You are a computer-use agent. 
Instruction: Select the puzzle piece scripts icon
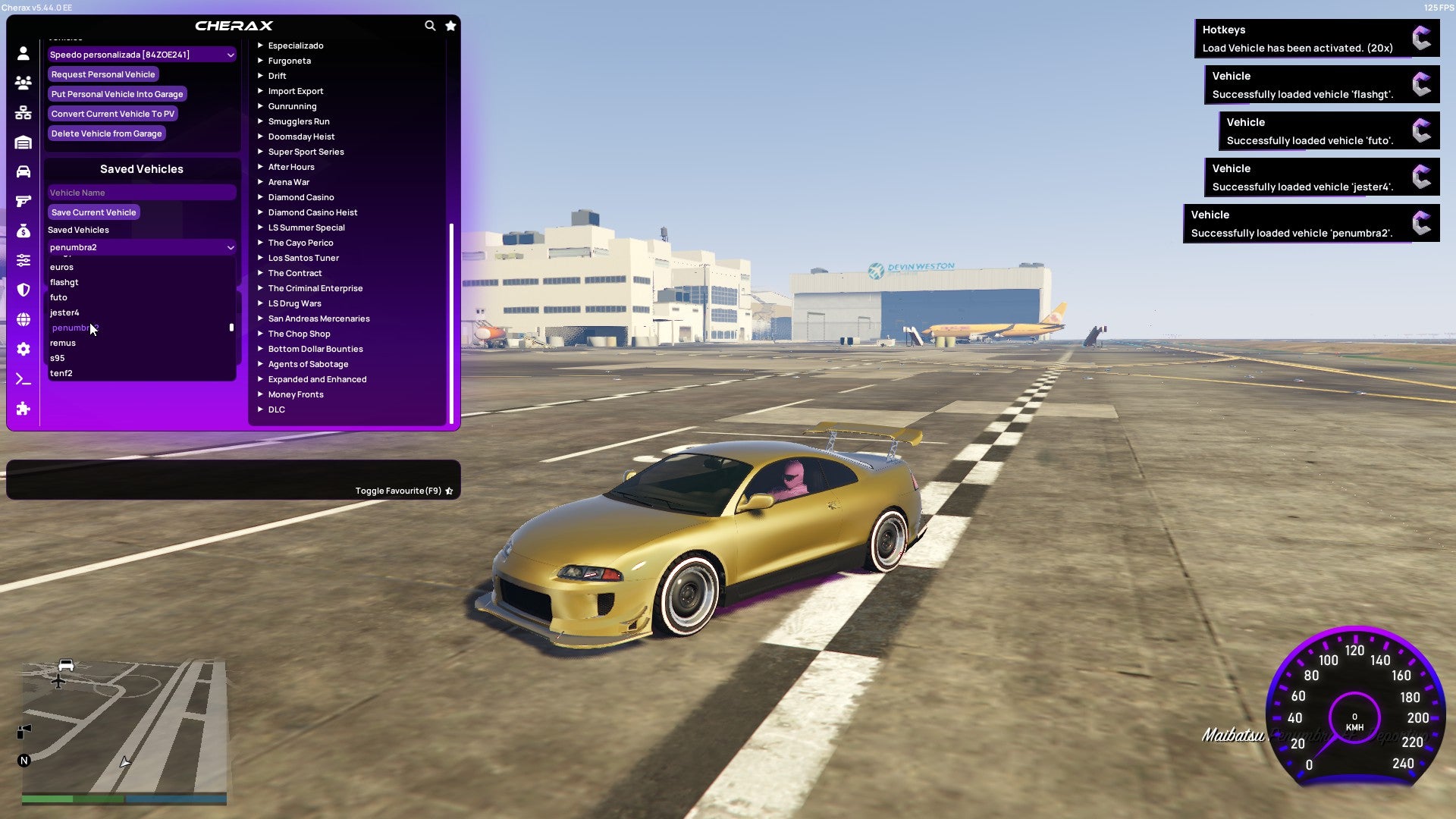click(23, 409)
